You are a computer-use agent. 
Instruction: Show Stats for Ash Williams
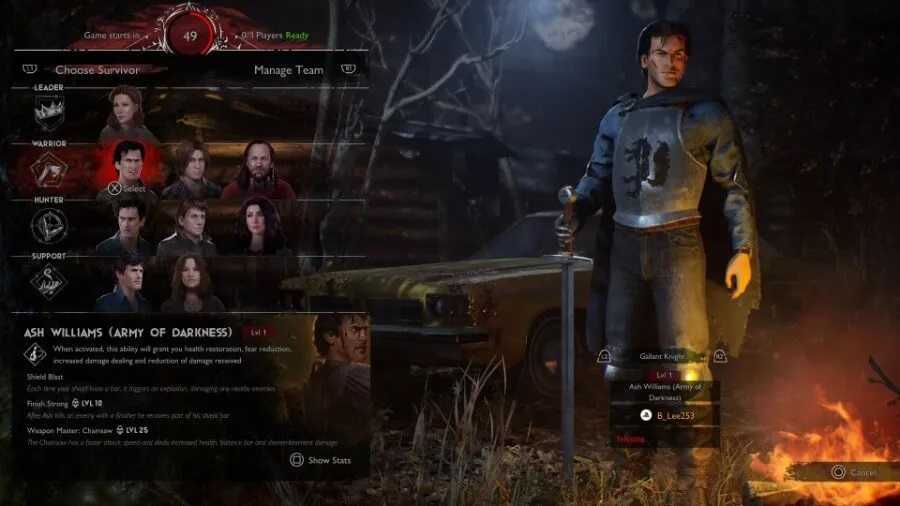[321, 460]
